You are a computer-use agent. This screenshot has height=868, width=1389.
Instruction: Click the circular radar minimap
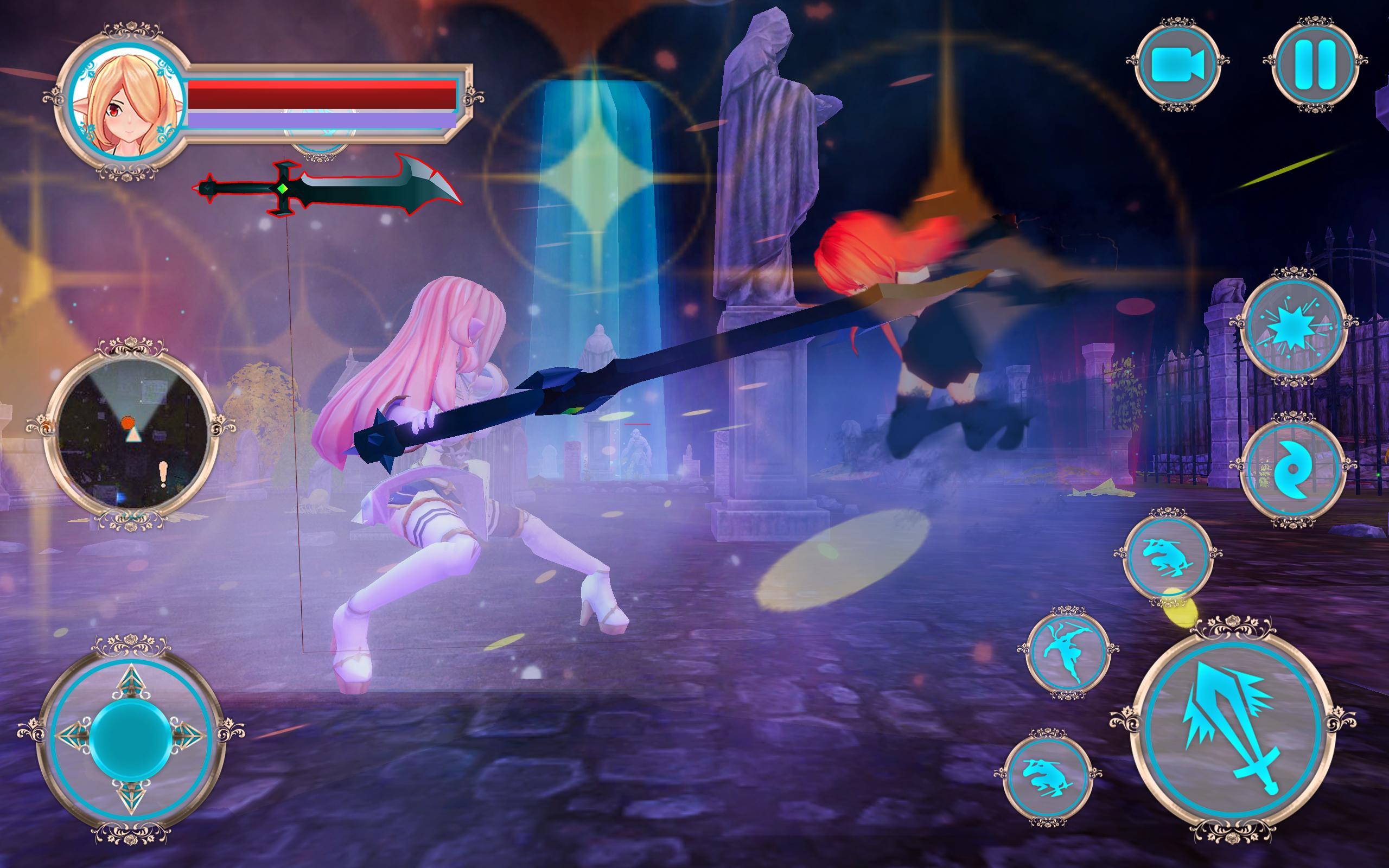132,434
